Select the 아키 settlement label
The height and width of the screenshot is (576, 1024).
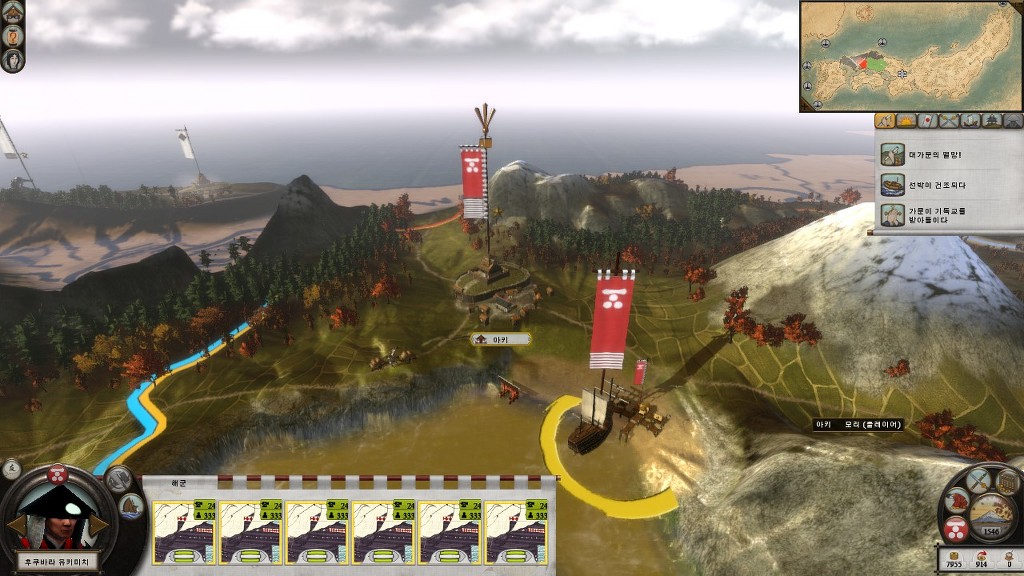(x=500, y=340)
